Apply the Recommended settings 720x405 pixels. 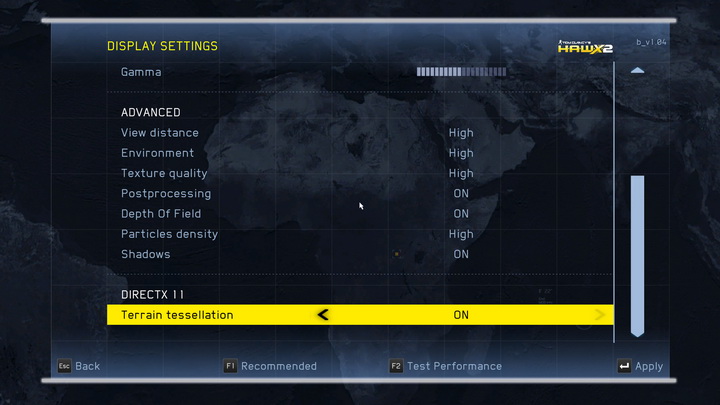270,366
